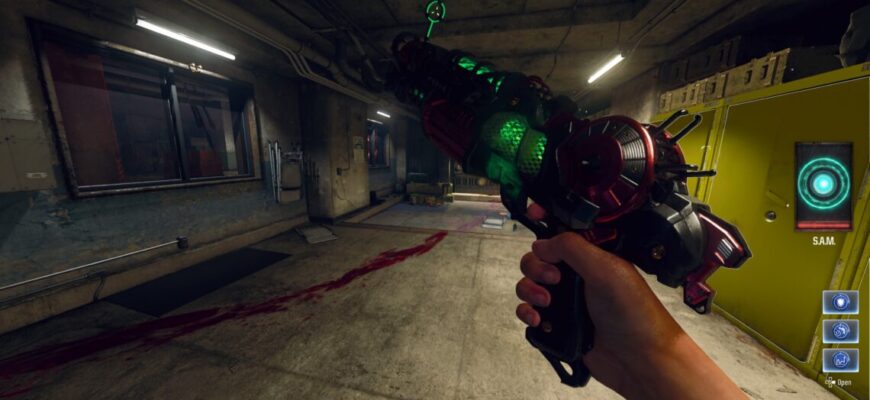The width and height of the screenshot is (870, 400).
Task: Select the shield icon card
Action: click(841, 302)
